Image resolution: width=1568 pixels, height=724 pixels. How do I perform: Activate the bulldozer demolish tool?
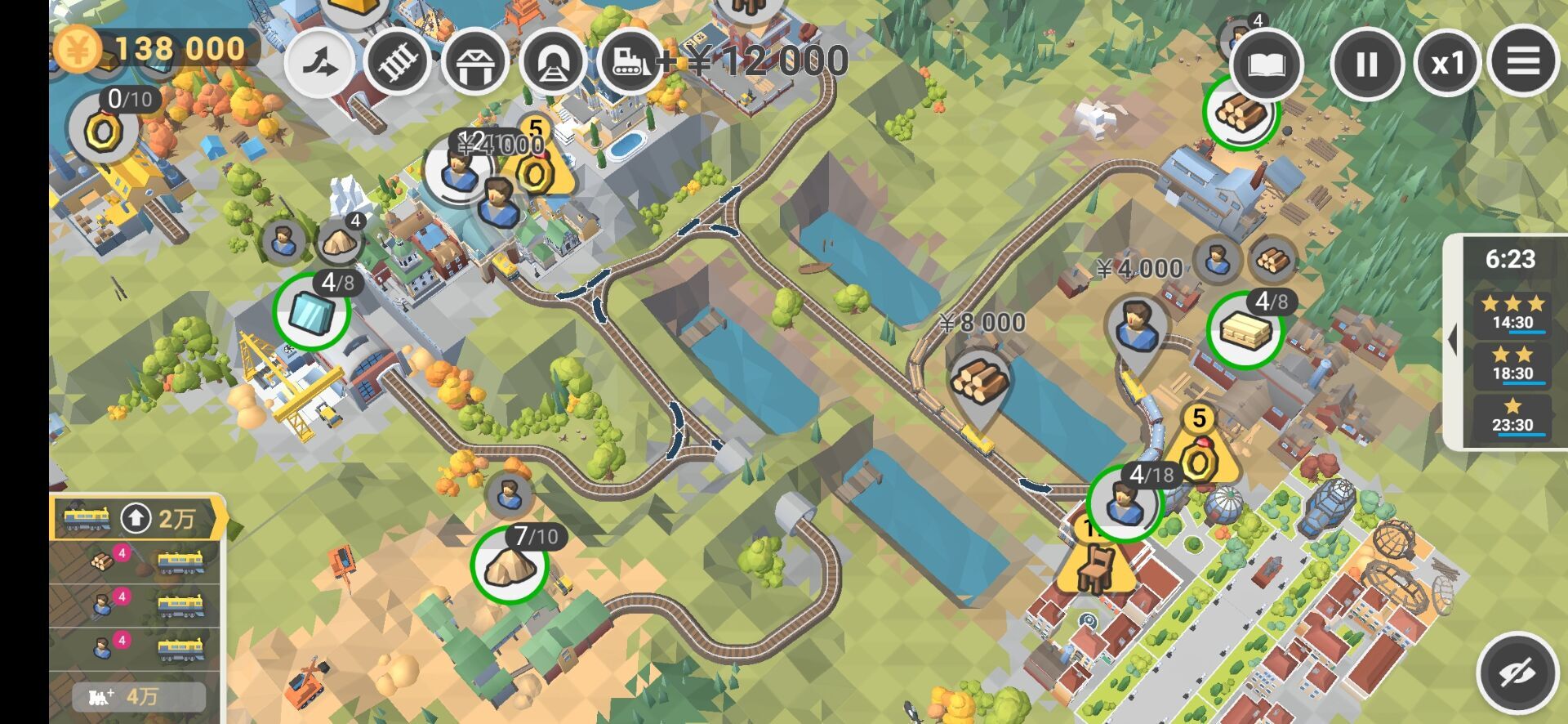630,63
